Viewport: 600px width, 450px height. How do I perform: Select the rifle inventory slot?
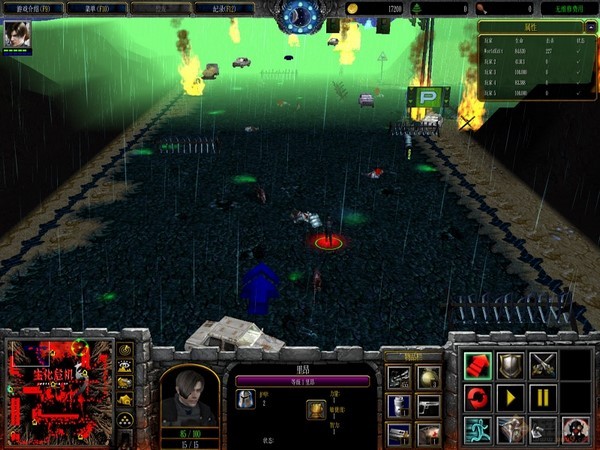tap(399, 377)
